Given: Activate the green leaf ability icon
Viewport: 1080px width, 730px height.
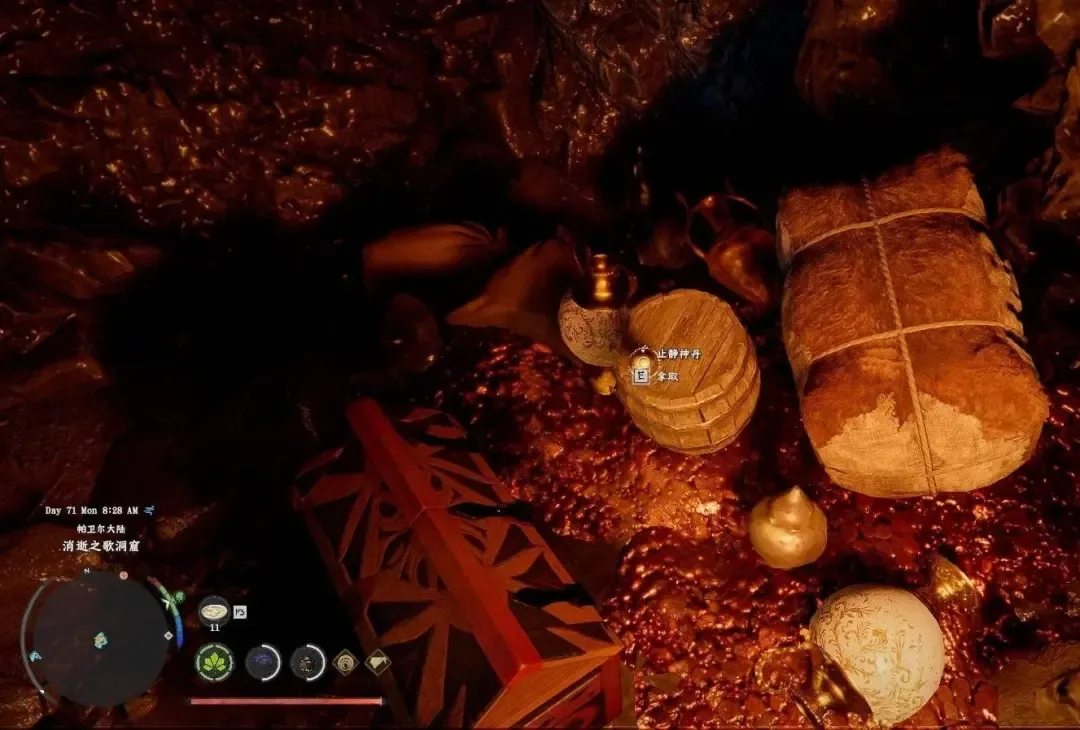Looking at the screenshot, I should [214, 662].
